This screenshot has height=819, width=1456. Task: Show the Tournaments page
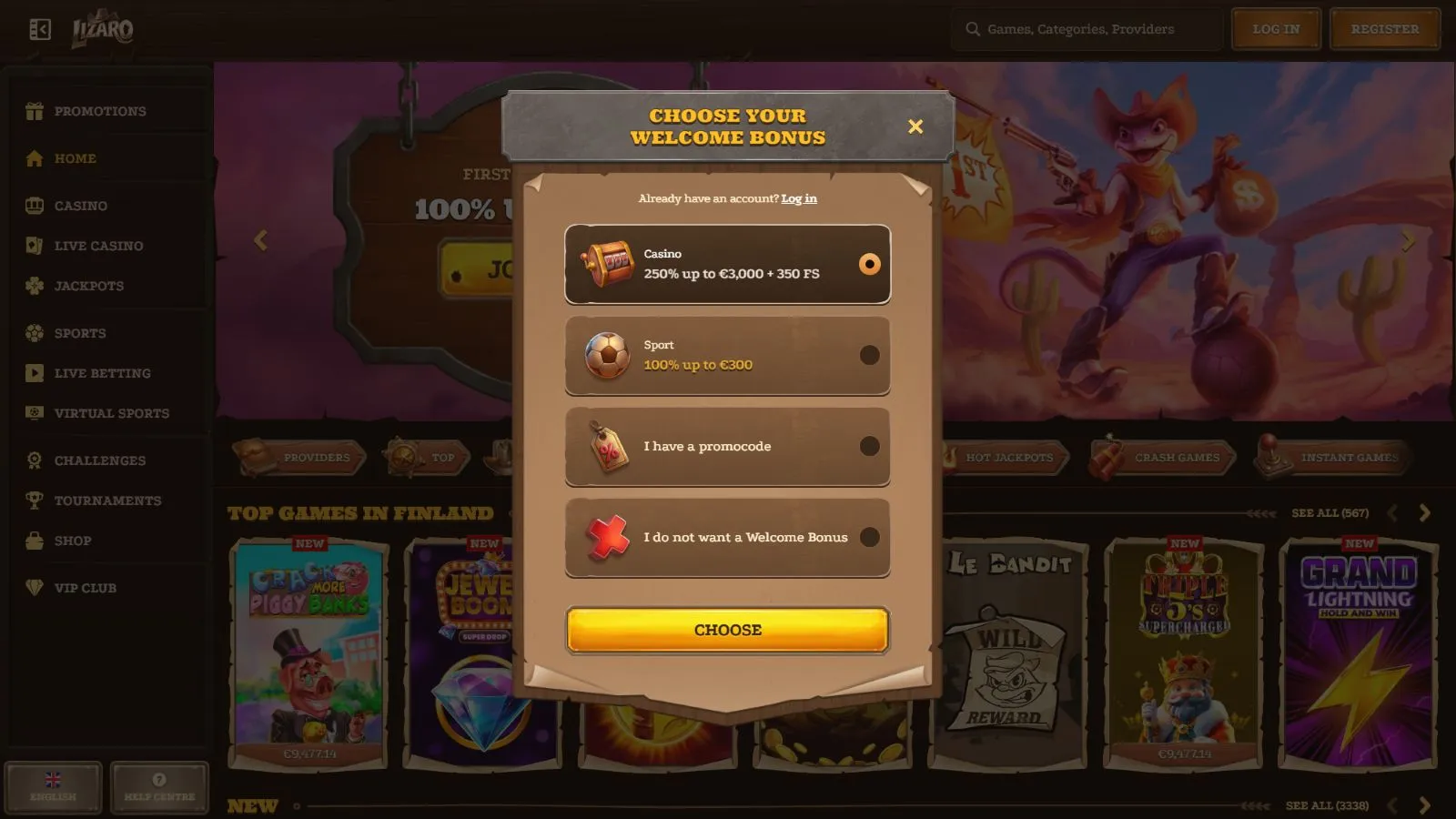(107, 500)
